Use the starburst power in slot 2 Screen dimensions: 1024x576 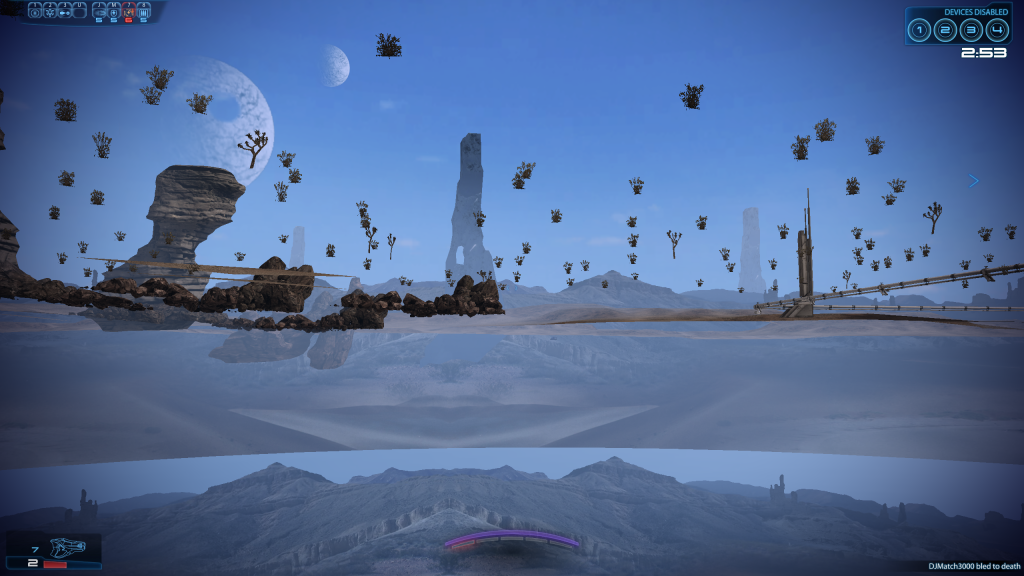click(x=50, y=12)
